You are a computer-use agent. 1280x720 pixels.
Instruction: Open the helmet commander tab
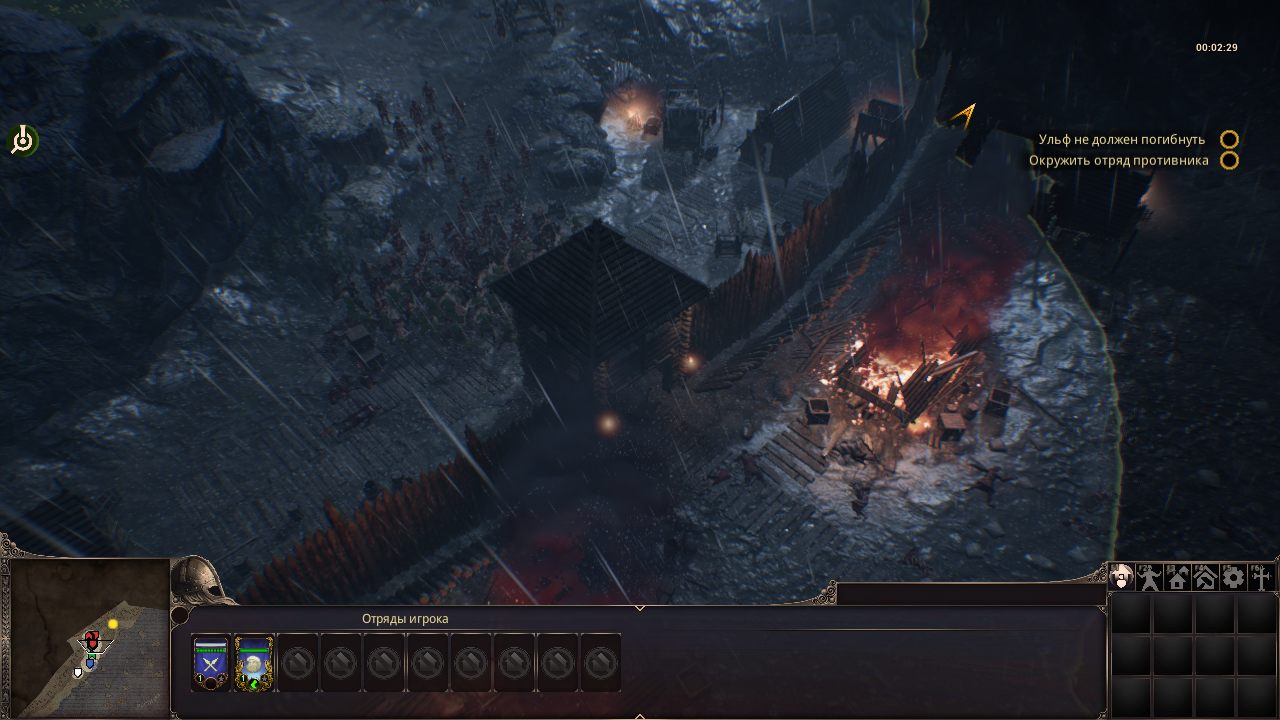click(x=1122, y=577)
